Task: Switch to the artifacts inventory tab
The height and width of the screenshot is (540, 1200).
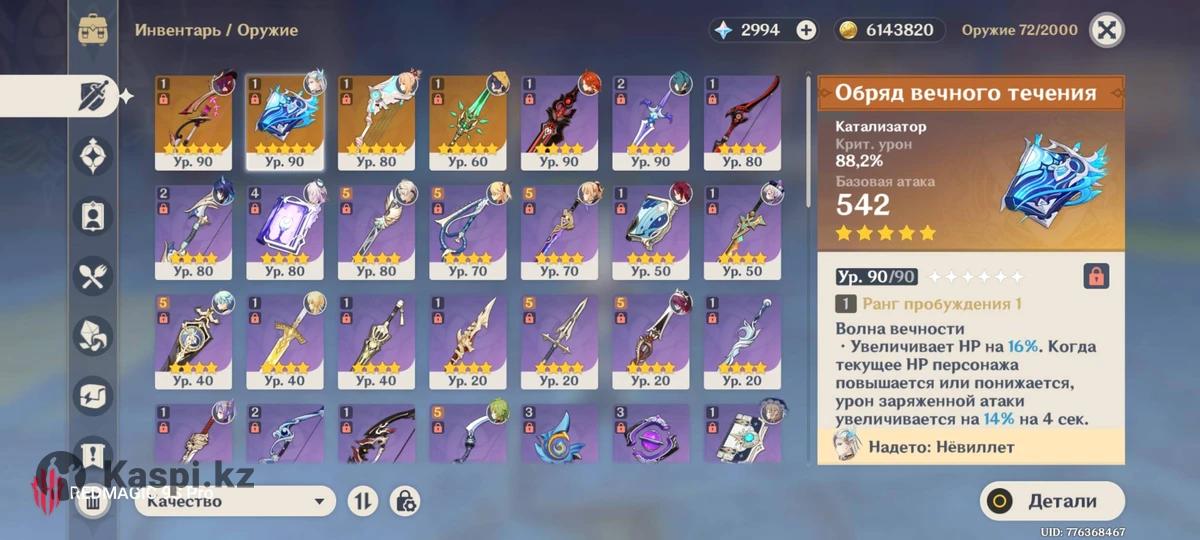Action: (x=94, y=156)
